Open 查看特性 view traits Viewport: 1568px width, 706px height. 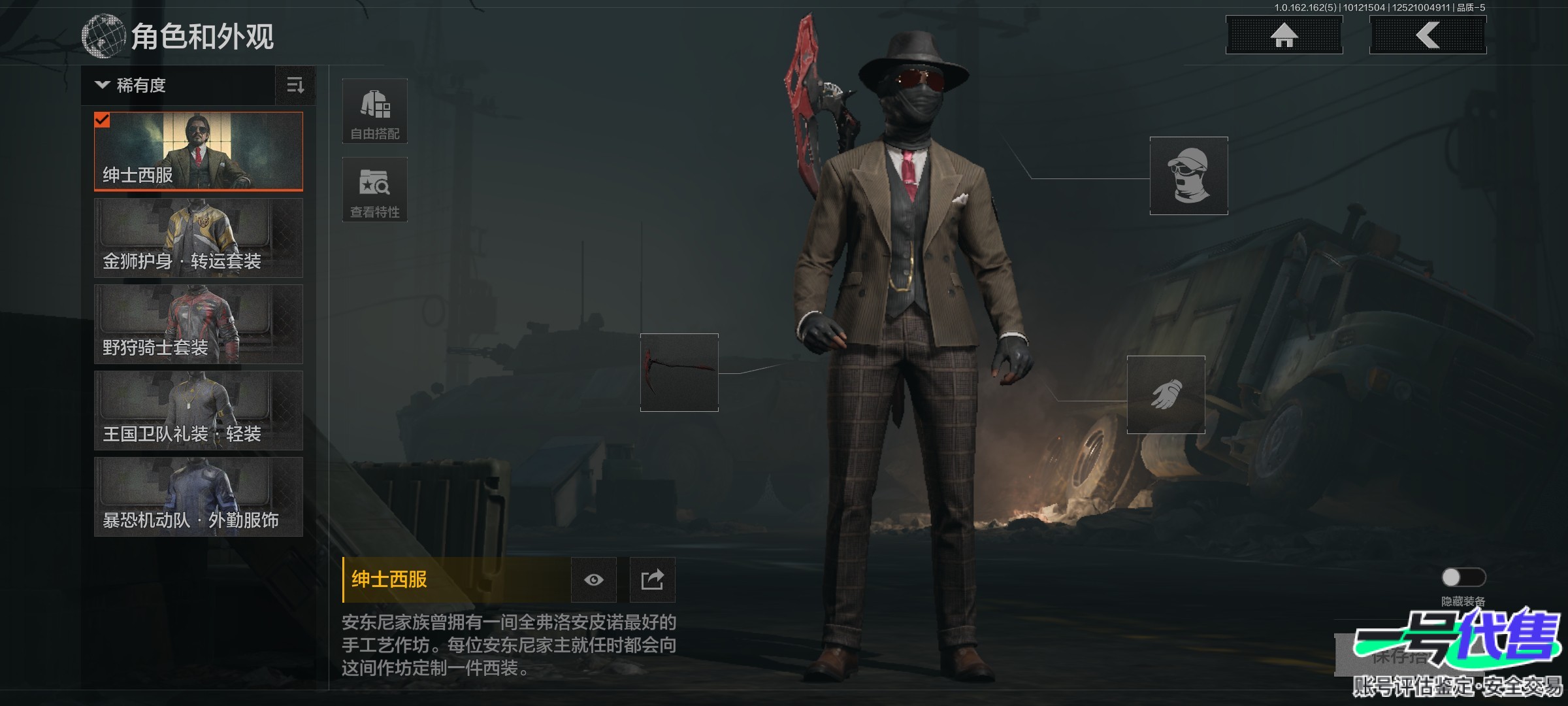[375, 190]
